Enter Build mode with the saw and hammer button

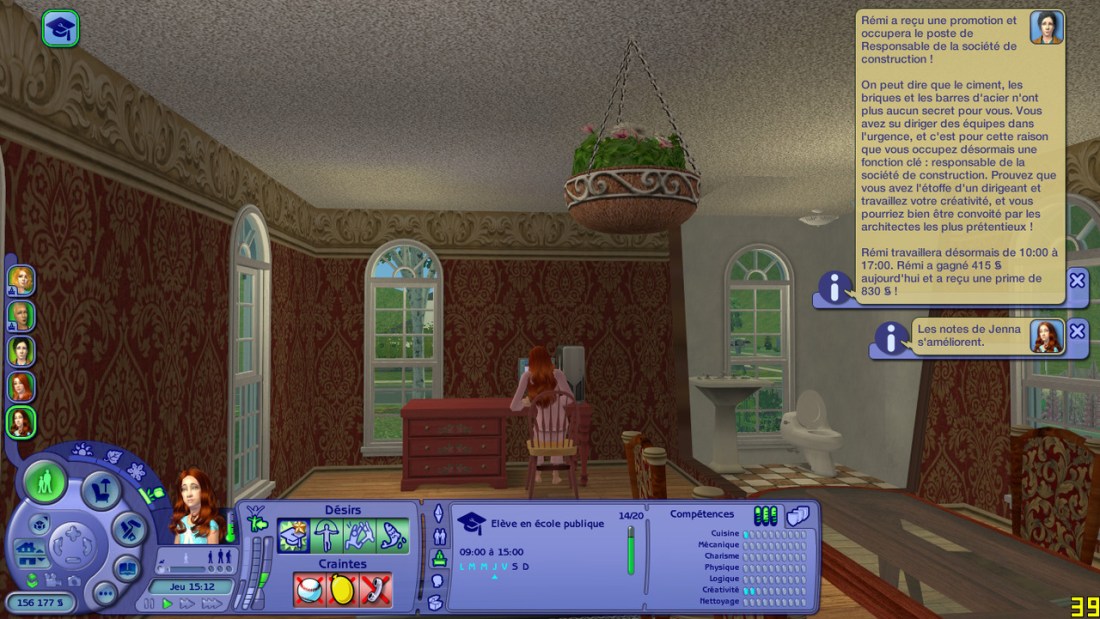tap(130, 528)
